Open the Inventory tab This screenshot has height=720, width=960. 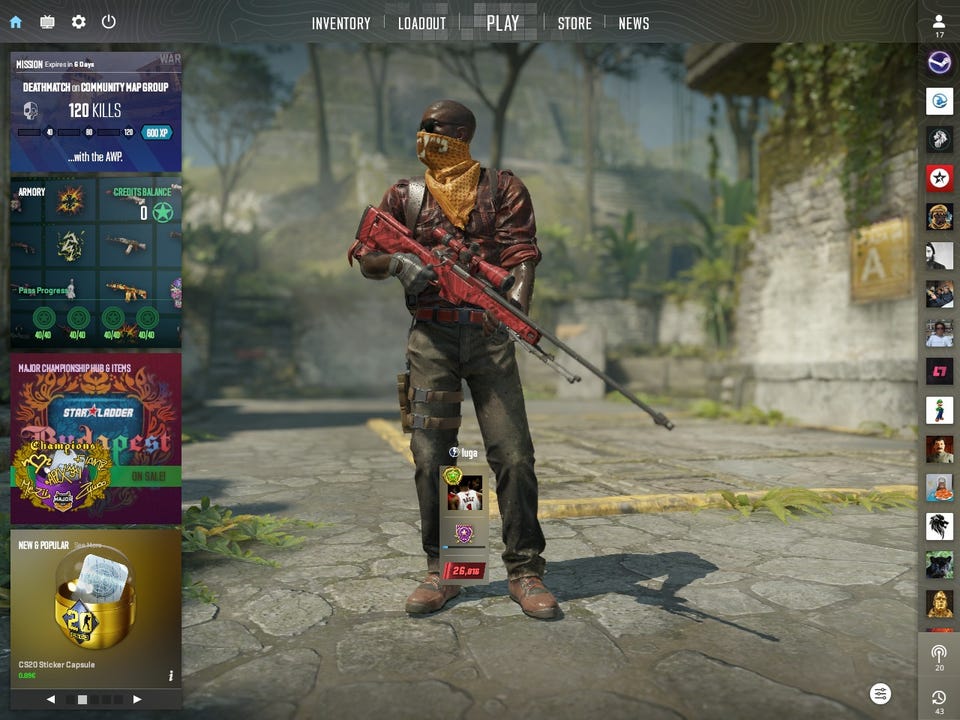(341, 23)
